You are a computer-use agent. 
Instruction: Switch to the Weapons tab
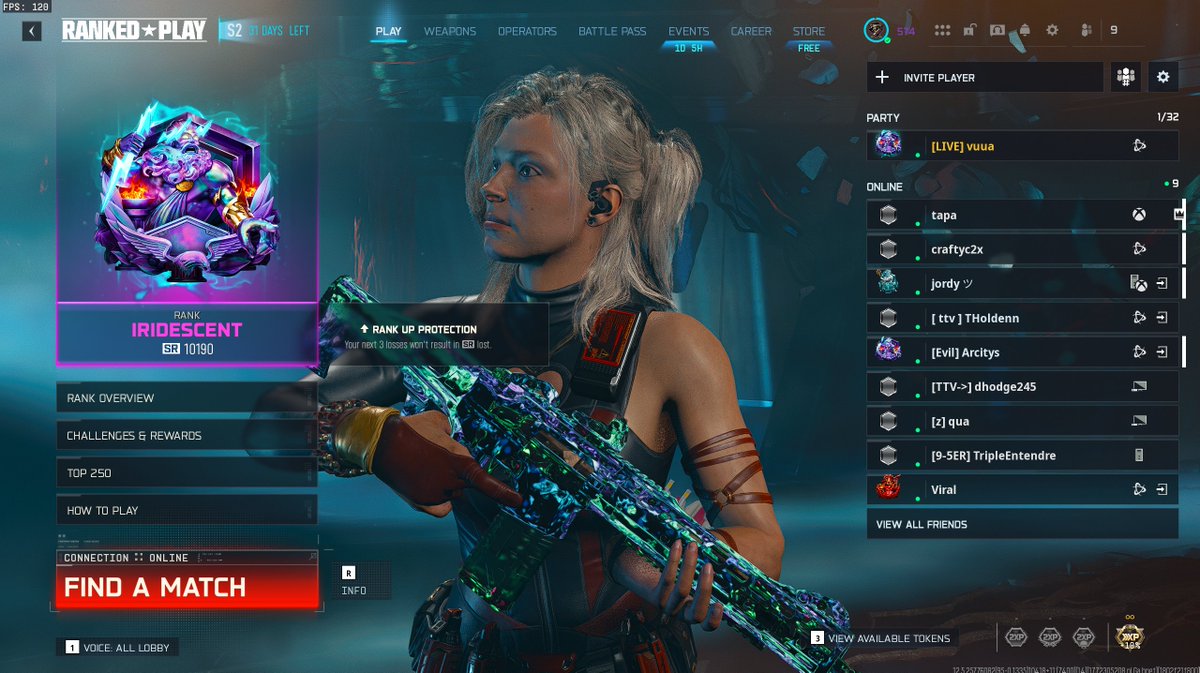[x=450, y=31]
